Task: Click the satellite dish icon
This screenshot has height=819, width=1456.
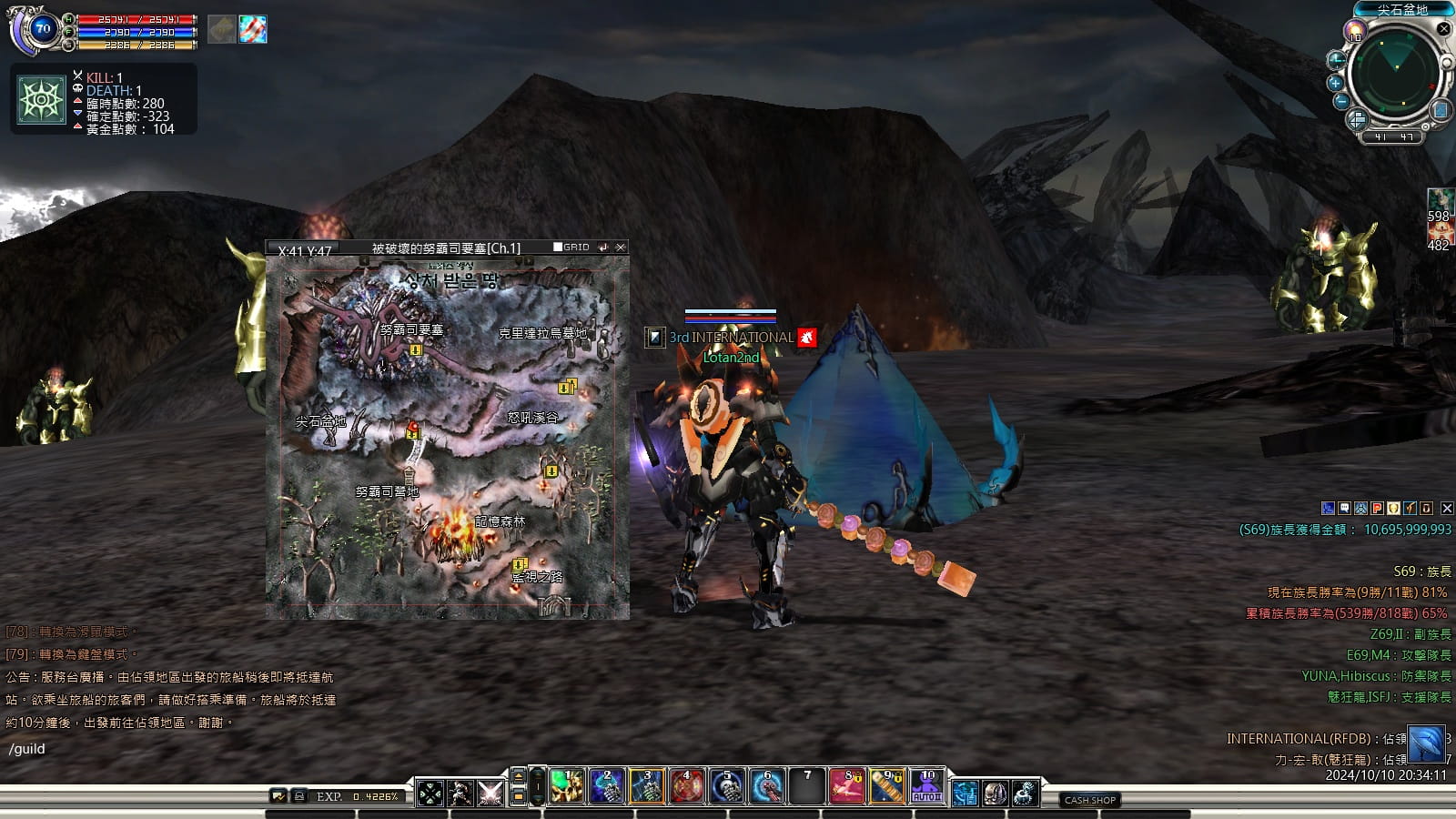Action: pyautogui.click(x=1025, y=794)
